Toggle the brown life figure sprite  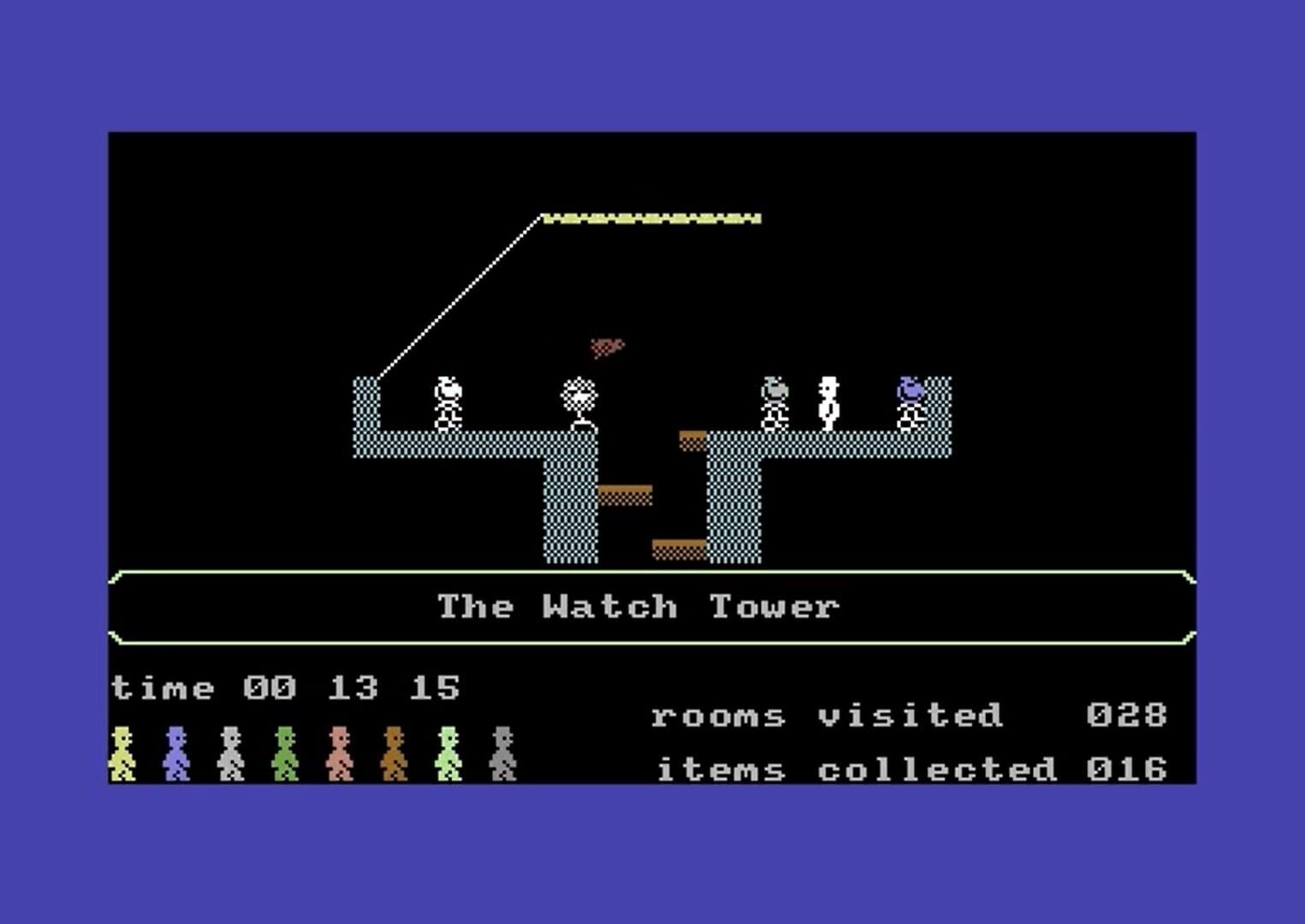(392, 755)
